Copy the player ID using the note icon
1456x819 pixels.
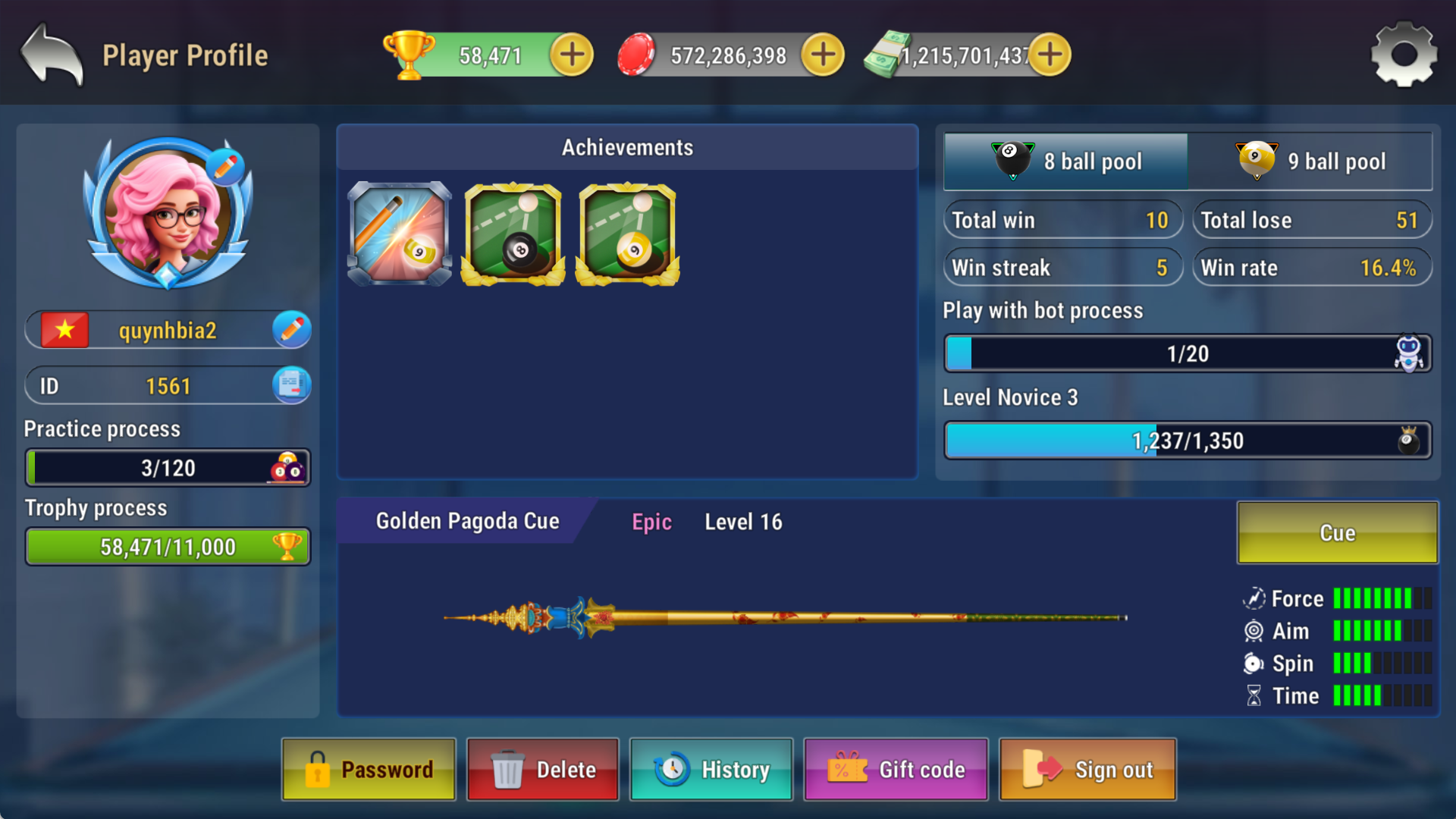[x=291, y=385]
